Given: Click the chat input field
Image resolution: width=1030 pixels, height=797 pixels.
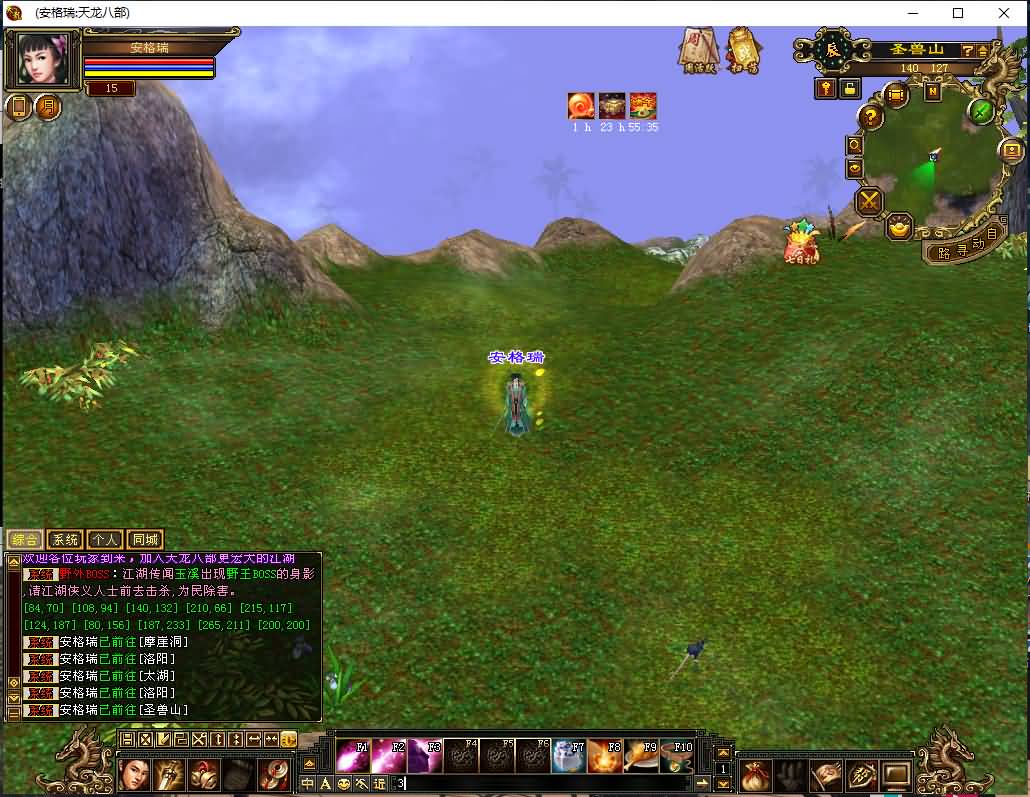Looking at the screenshot, I should (550, 784).
